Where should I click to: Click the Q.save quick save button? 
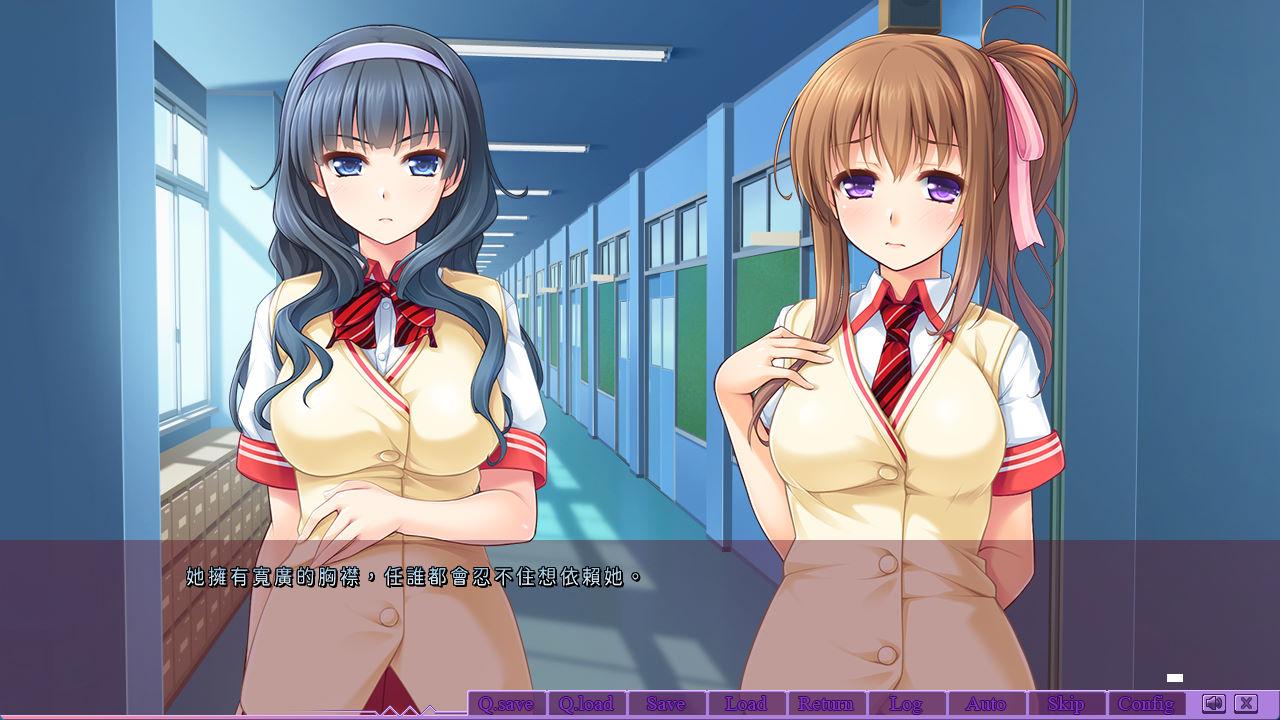pyautogui.click(x=506, y=704)
